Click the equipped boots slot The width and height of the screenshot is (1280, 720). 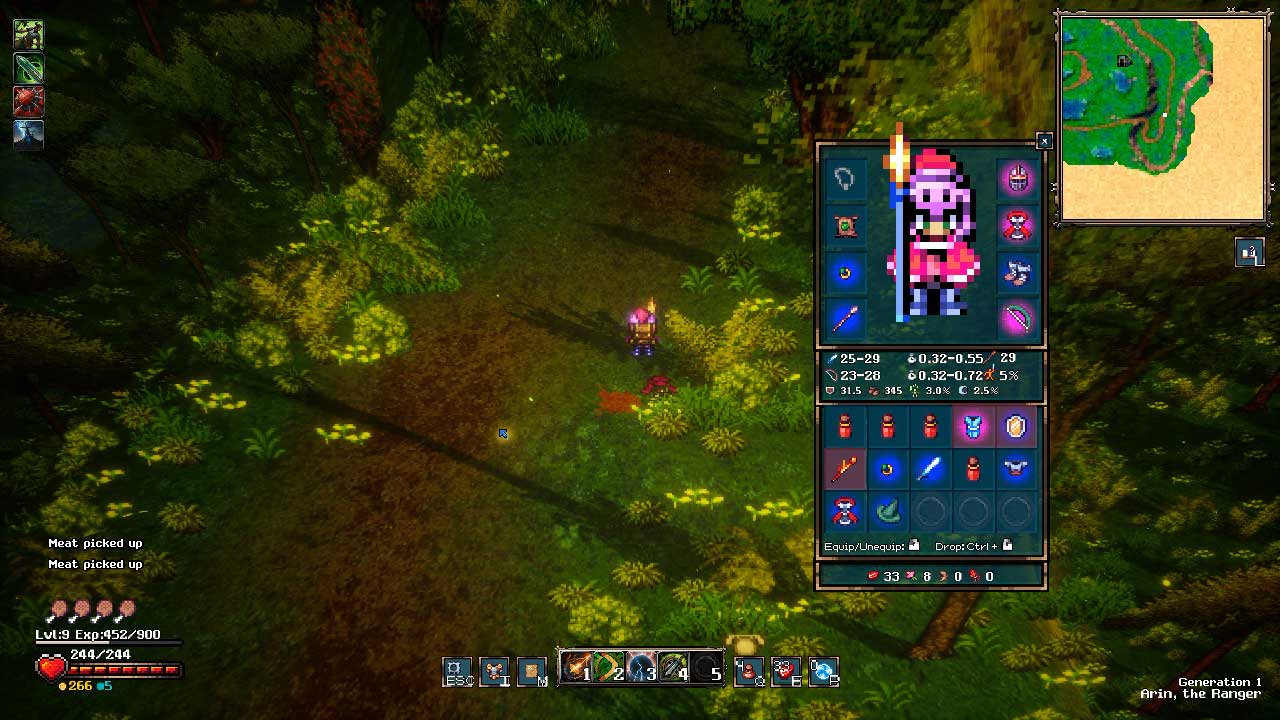click(x=1017, y=273)
